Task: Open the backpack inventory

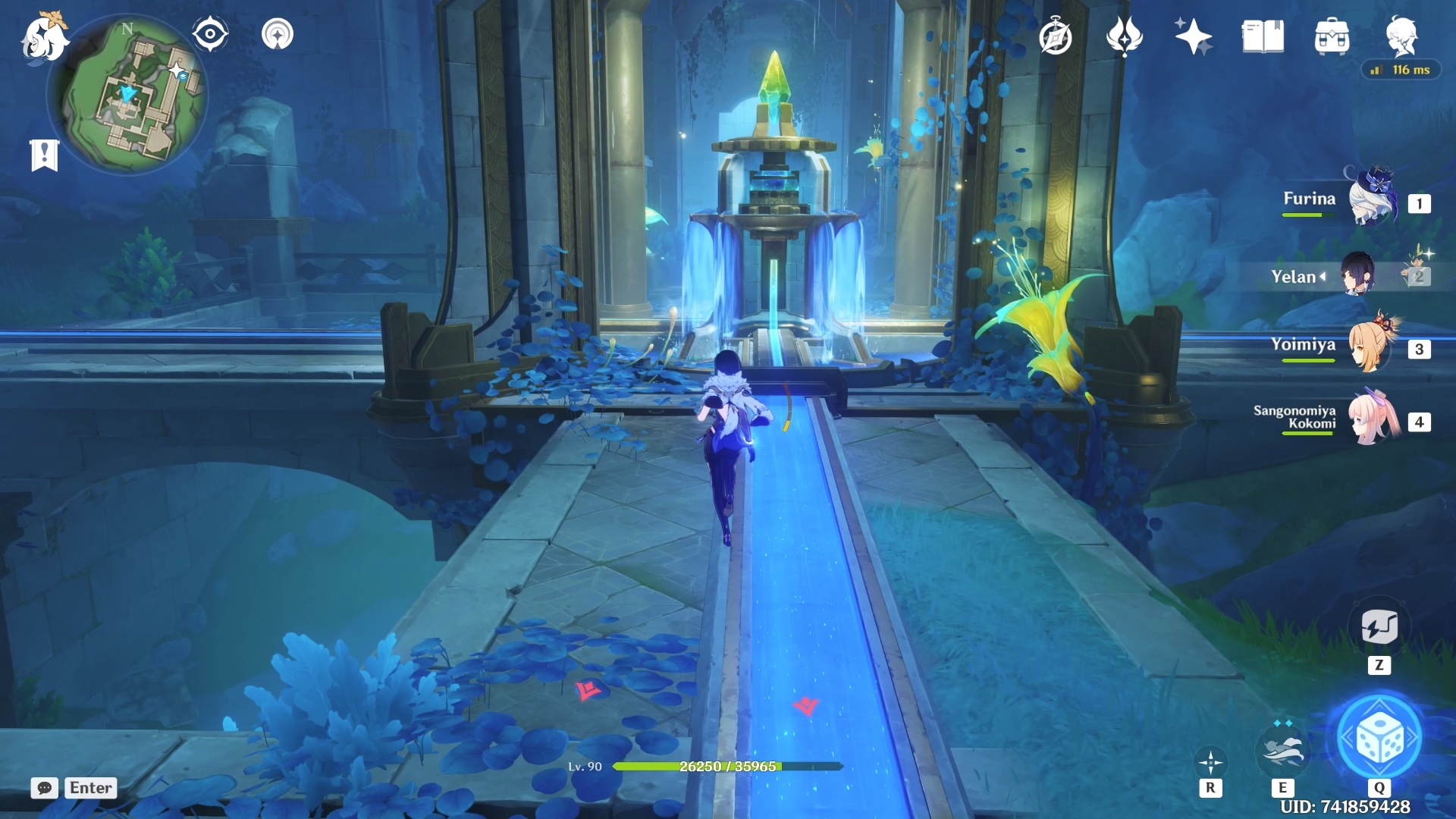Action: [1332, 37]
